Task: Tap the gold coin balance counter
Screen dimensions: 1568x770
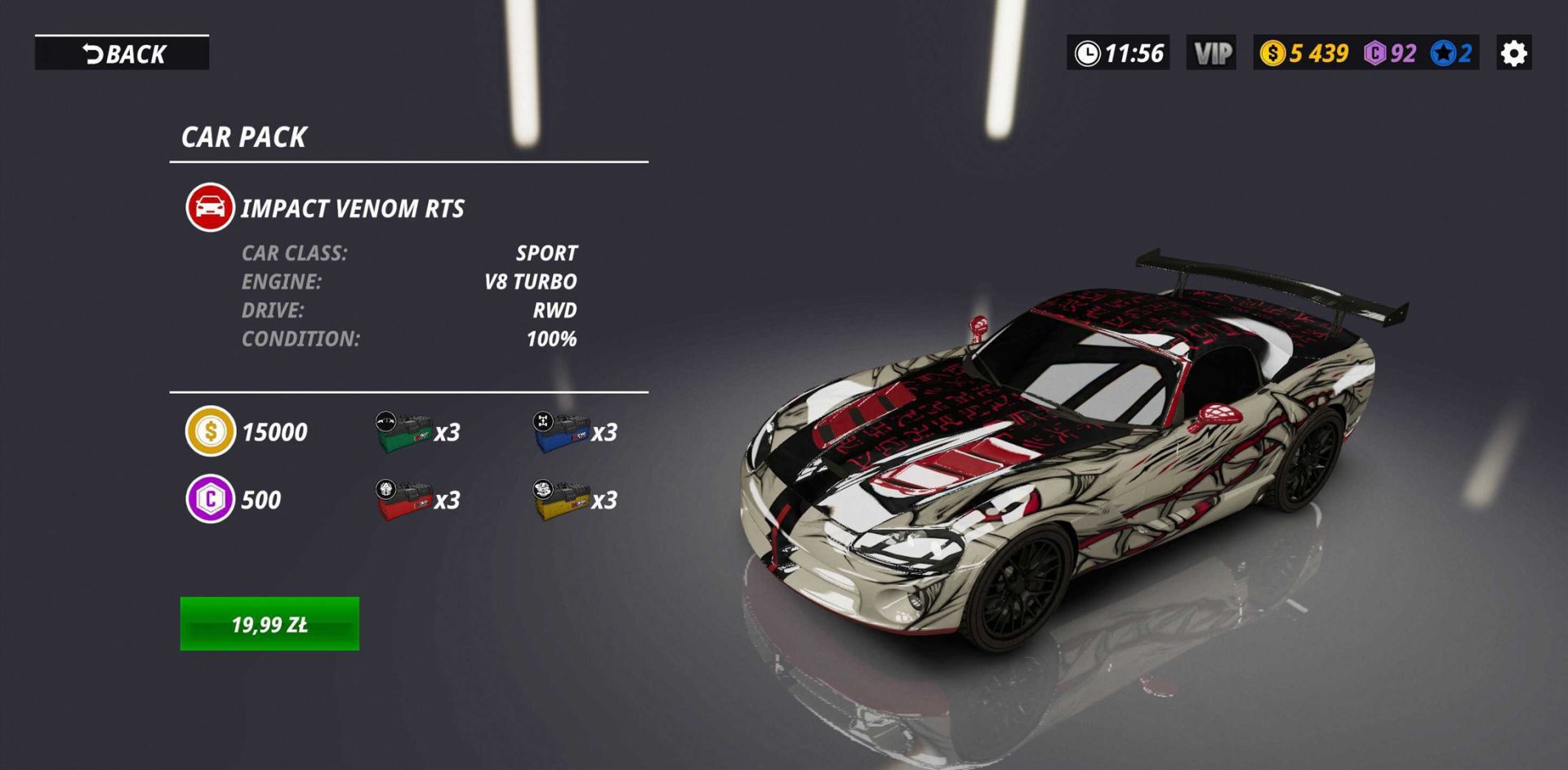Action: coord(1304,54)
